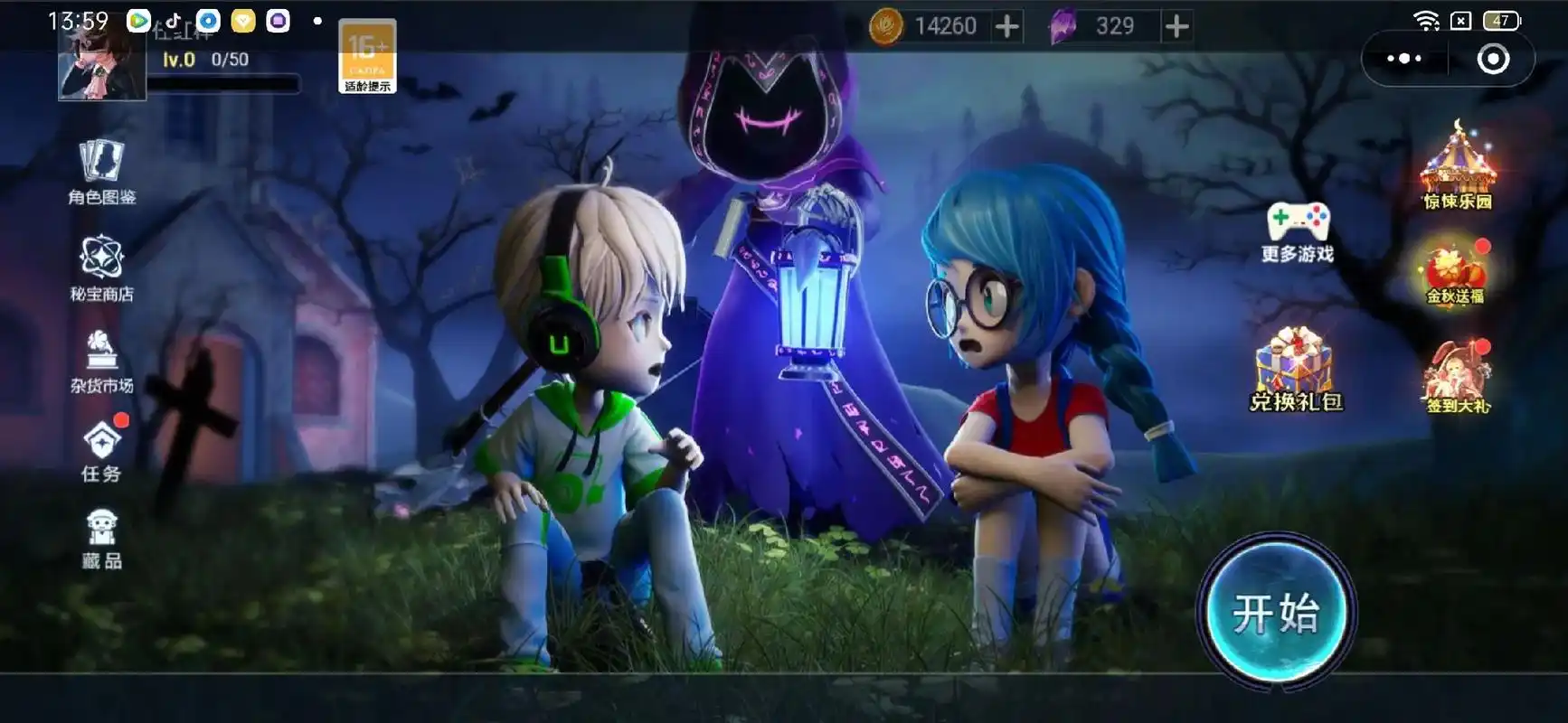This screenshot has width=1568, height=723.
Task: Open the mini-program three-dot menu
Action: 1403,59
